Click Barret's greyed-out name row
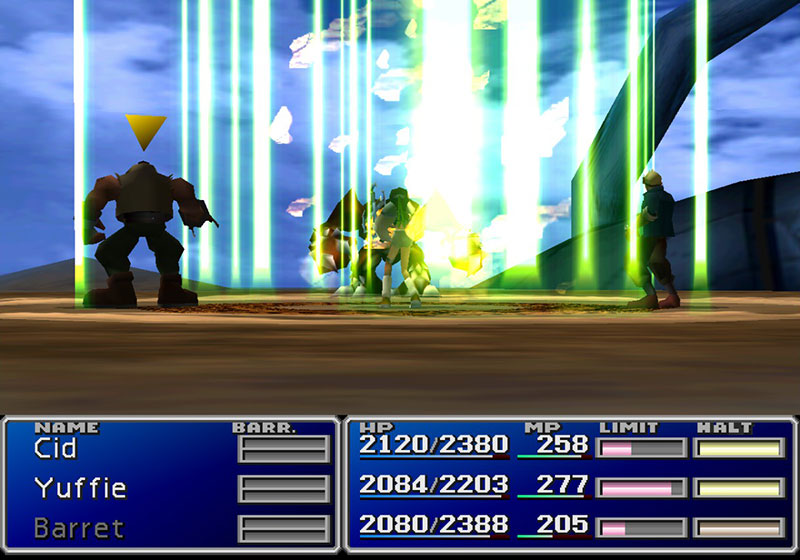 (x=79, y=527)
